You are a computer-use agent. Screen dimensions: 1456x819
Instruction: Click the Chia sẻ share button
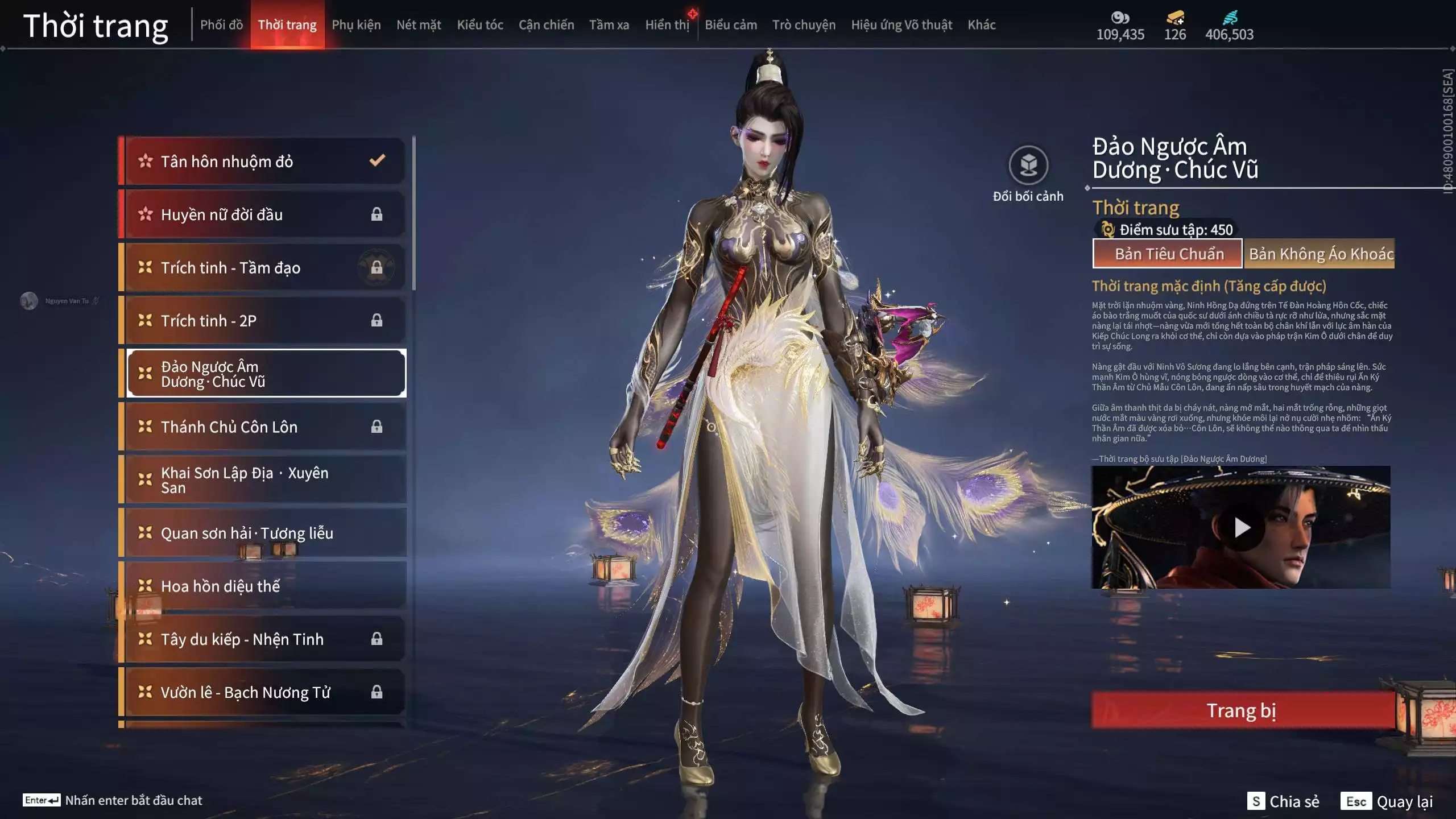tap(1284, 801)
